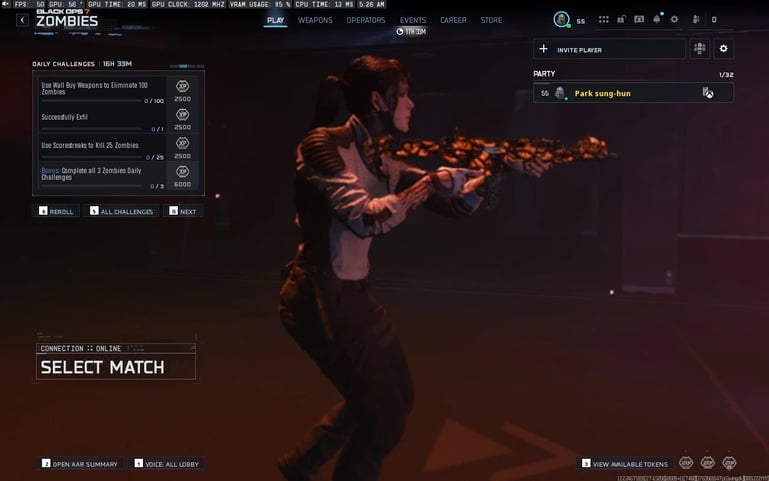Open notifications bell in top bar
769x481 pixels.
click(x=657, y=19)
